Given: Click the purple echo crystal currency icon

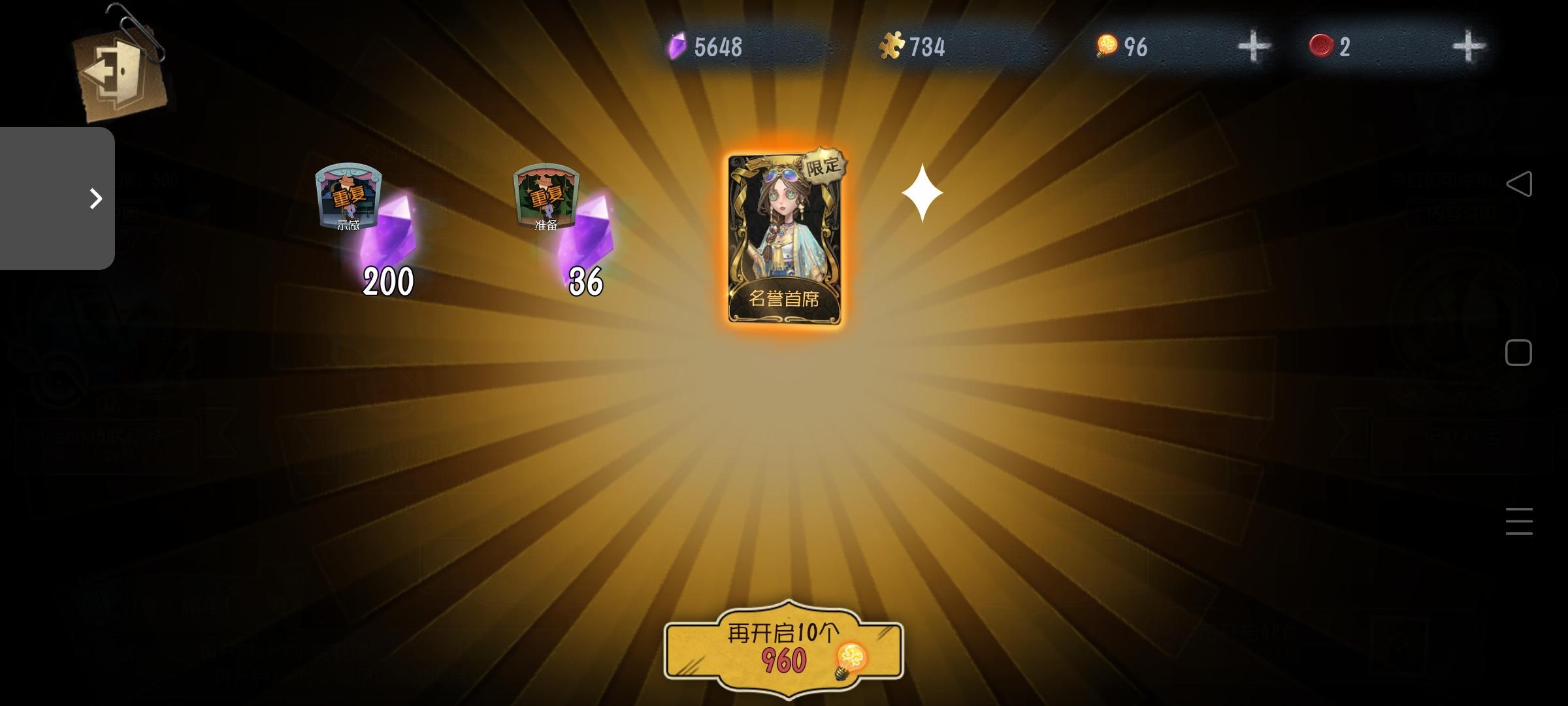Looking at the screenshot, I should [x=679, y=44].
